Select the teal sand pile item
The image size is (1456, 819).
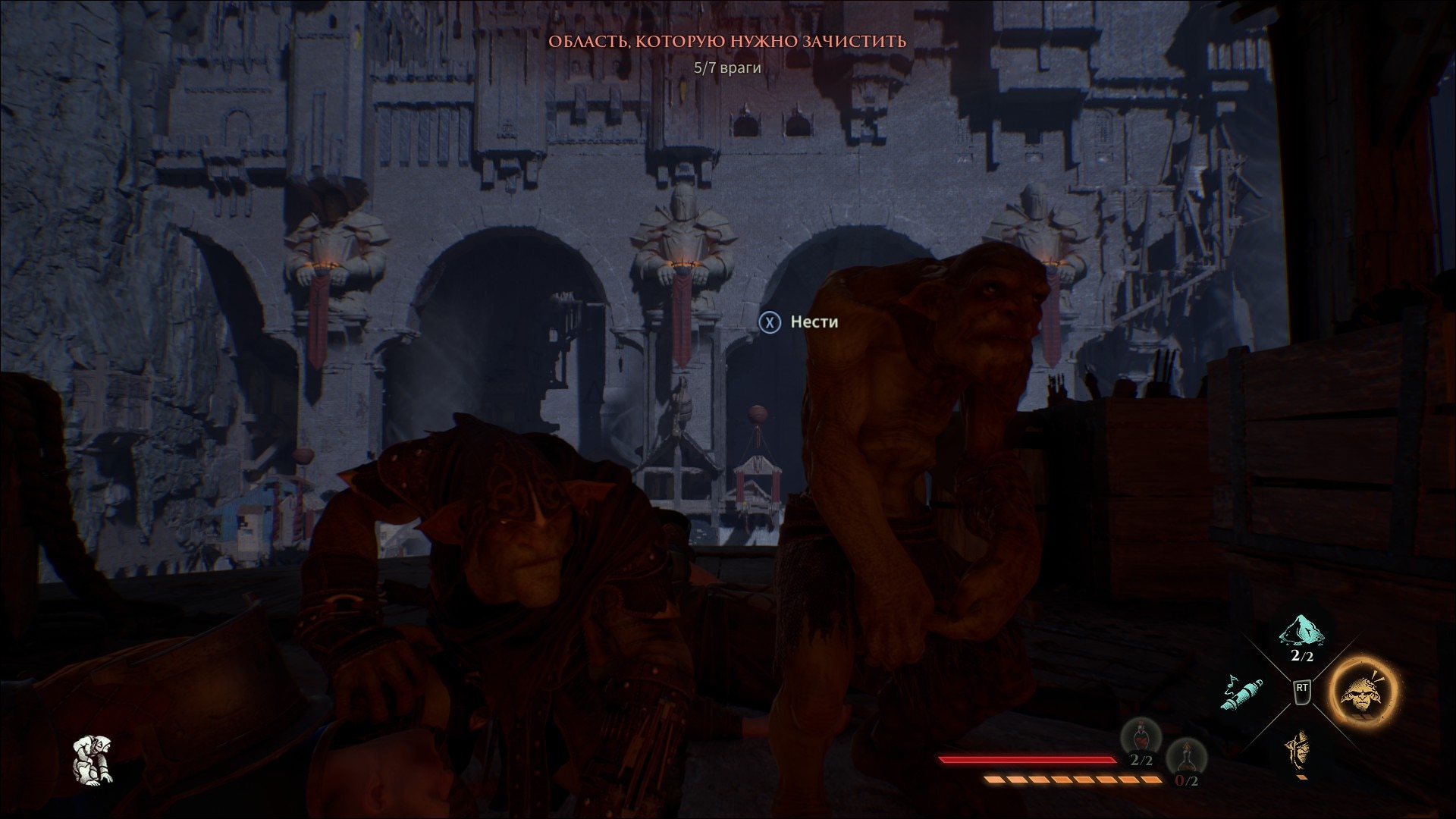(x=1301, y=634)
